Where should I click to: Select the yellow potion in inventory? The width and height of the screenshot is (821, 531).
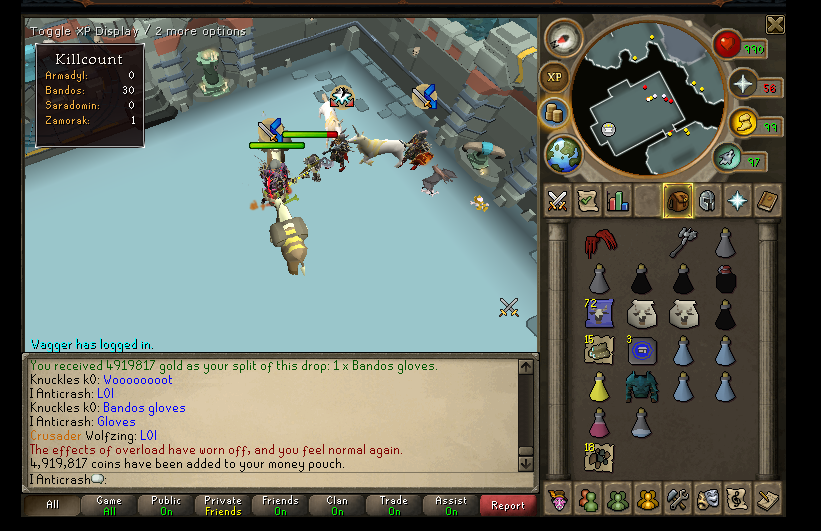pyautogui.click(x=599, y=386)
